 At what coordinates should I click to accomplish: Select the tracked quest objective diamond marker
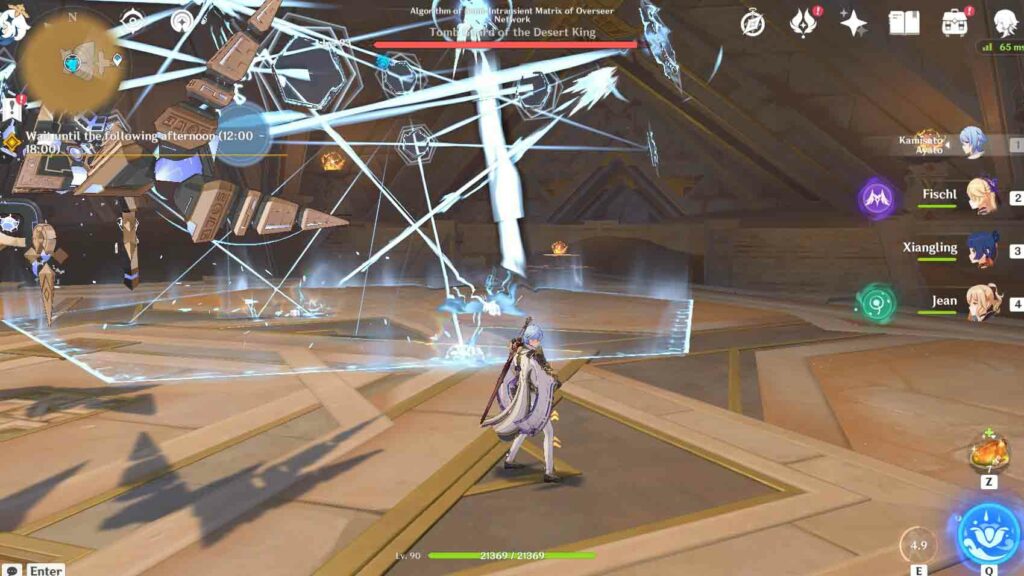click(x=12, y=142)
